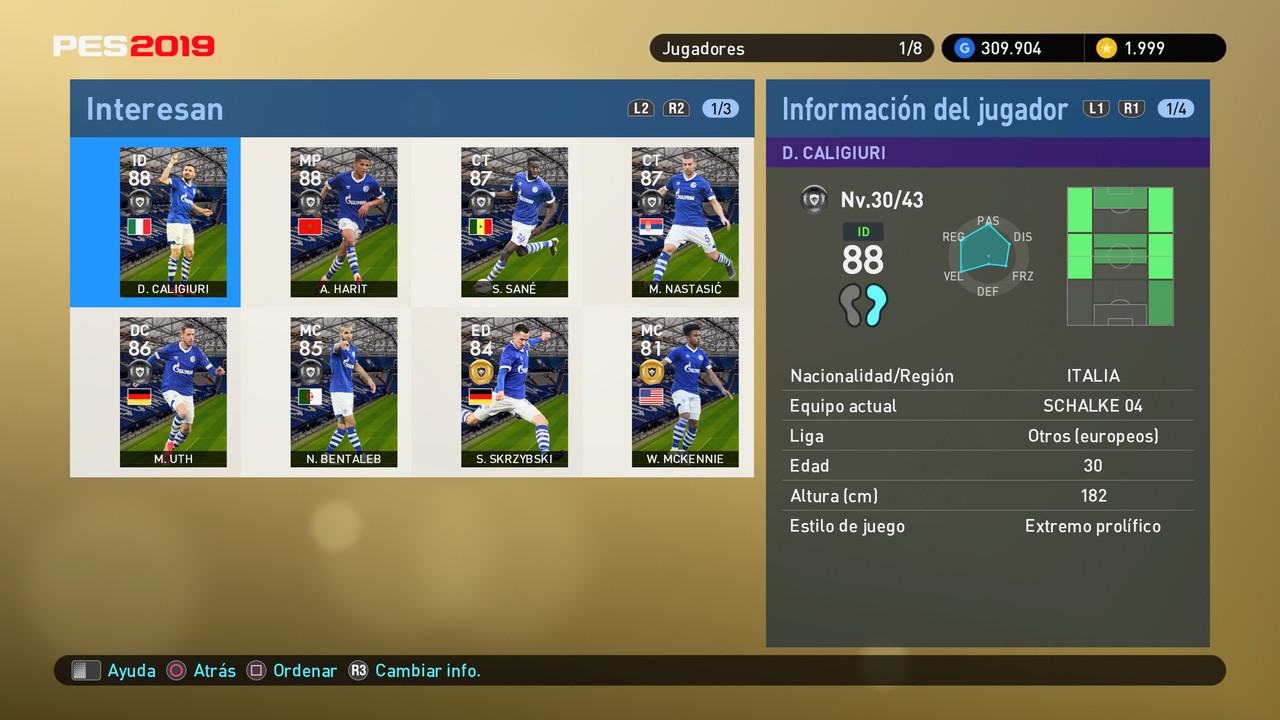Open the R2 next page control
The image size is (1280, 720).
(677, 108)
